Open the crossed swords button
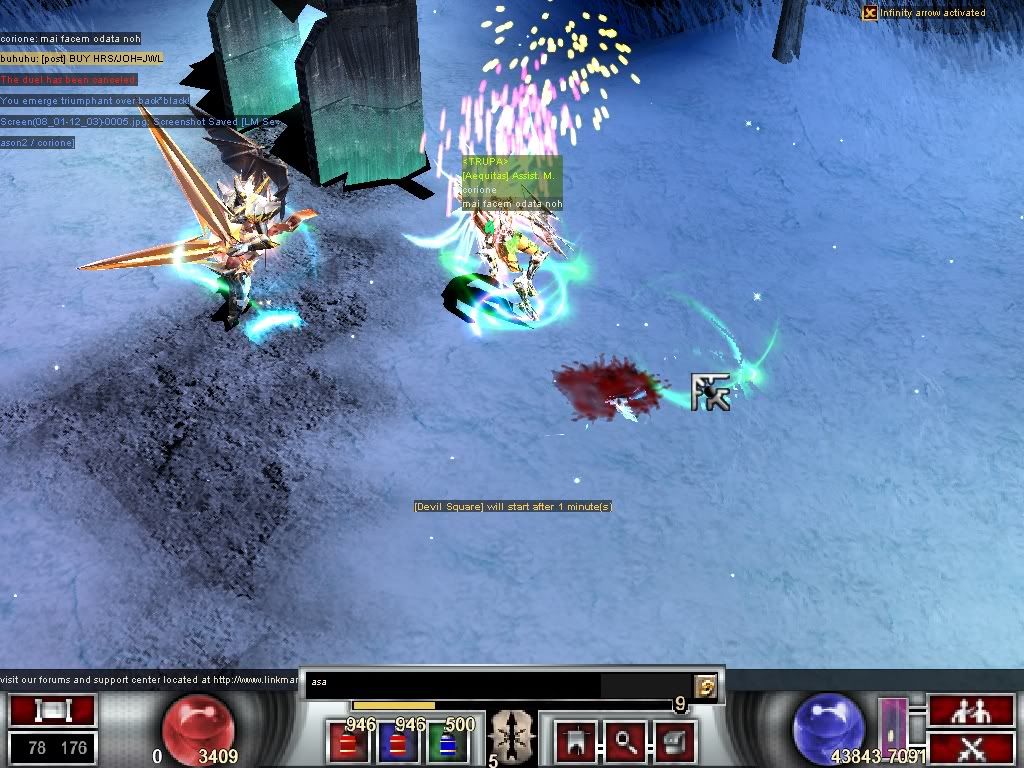1024x768 pixels. [x=955, y=746]
